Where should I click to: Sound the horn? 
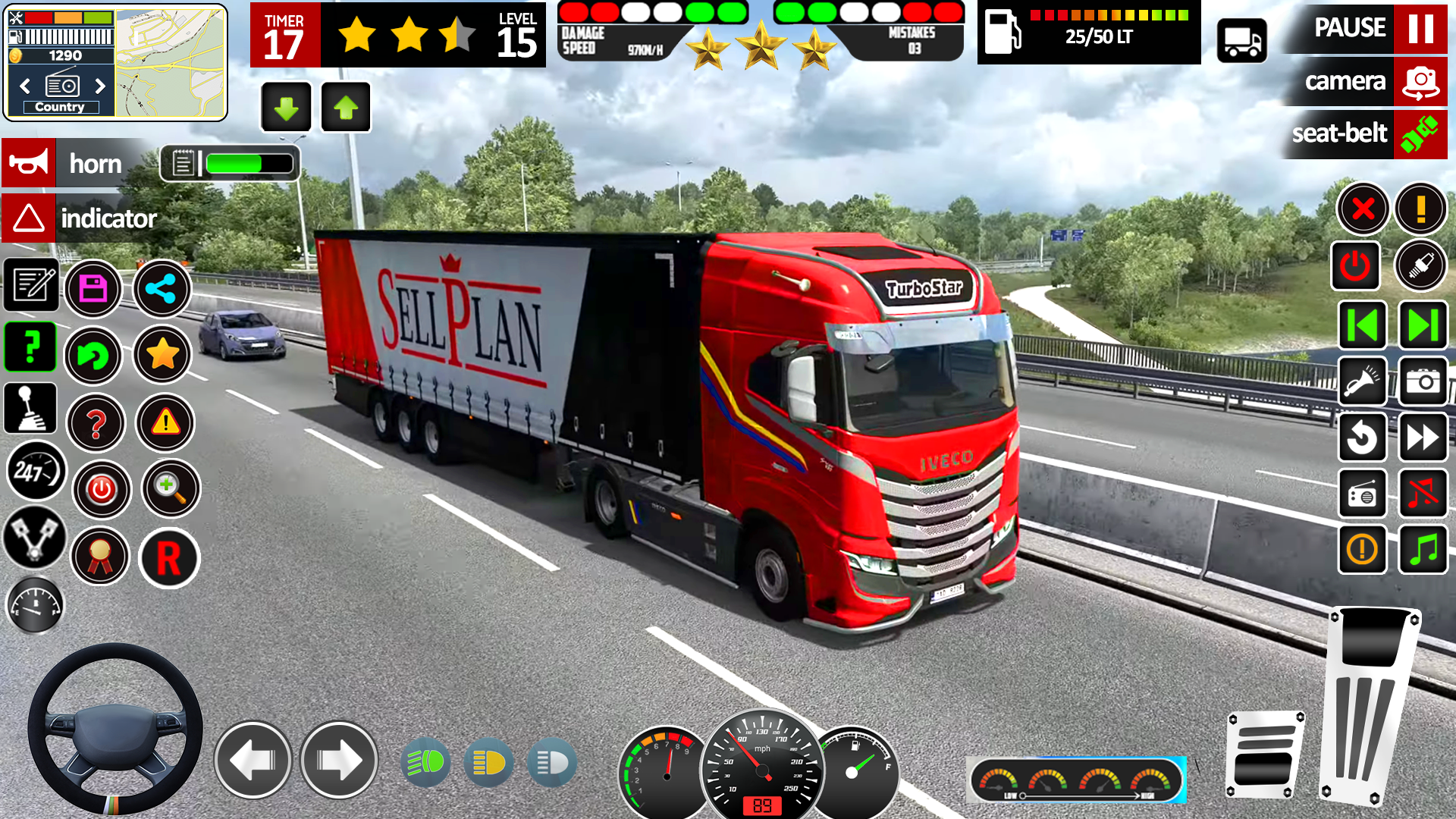[29, 162]
